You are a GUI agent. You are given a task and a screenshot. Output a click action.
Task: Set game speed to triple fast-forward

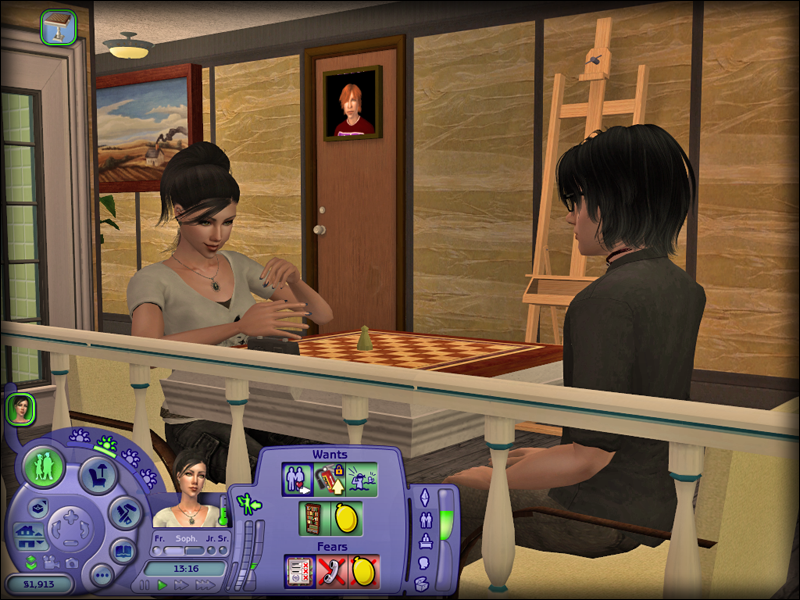tap(204, 585)
